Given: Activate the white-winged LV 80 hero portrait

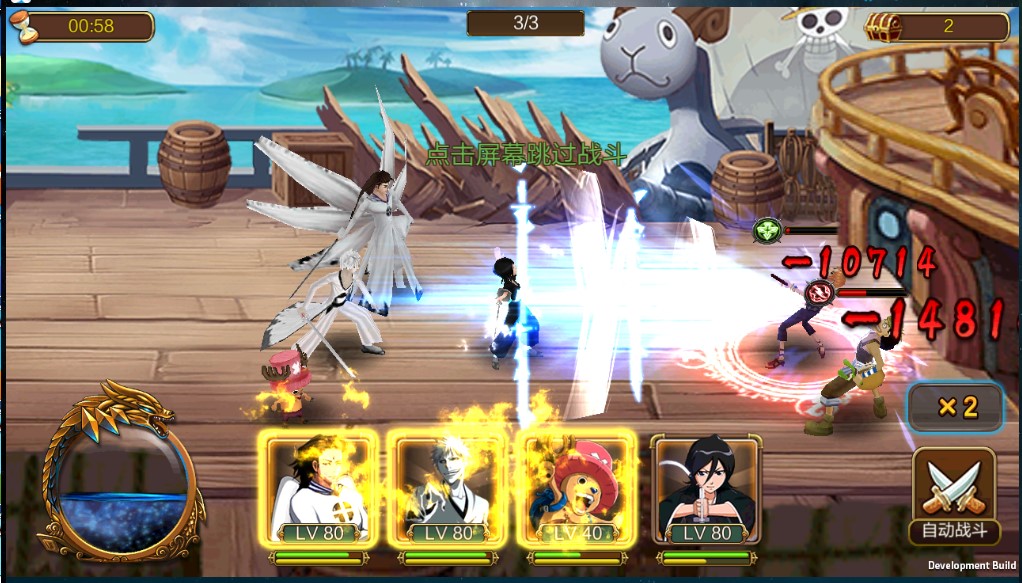Looking at the screenshot, I should point(319,491).
